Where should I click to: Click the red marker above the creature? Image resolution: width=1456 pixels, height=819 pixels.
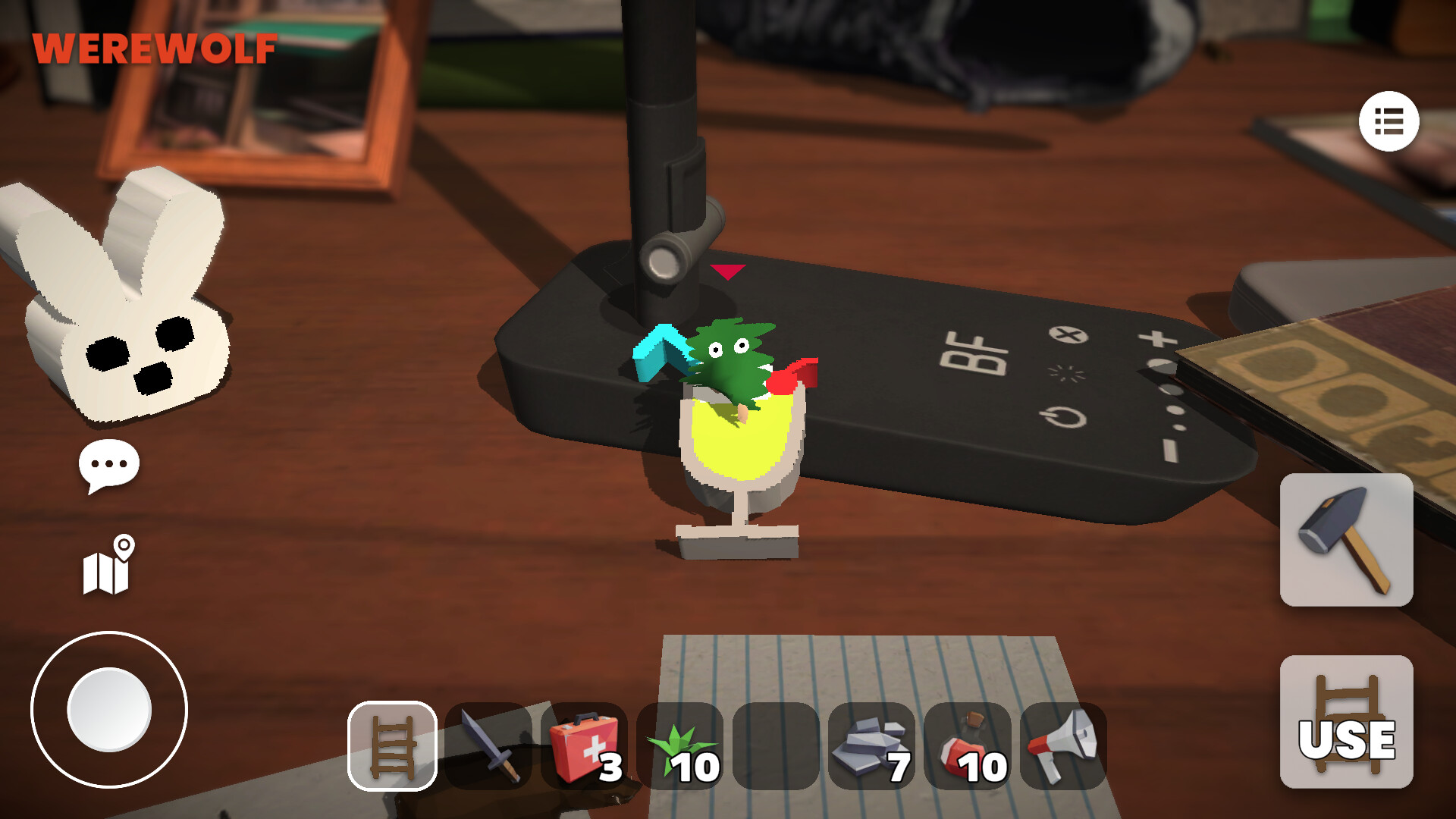tap(728, 271)
